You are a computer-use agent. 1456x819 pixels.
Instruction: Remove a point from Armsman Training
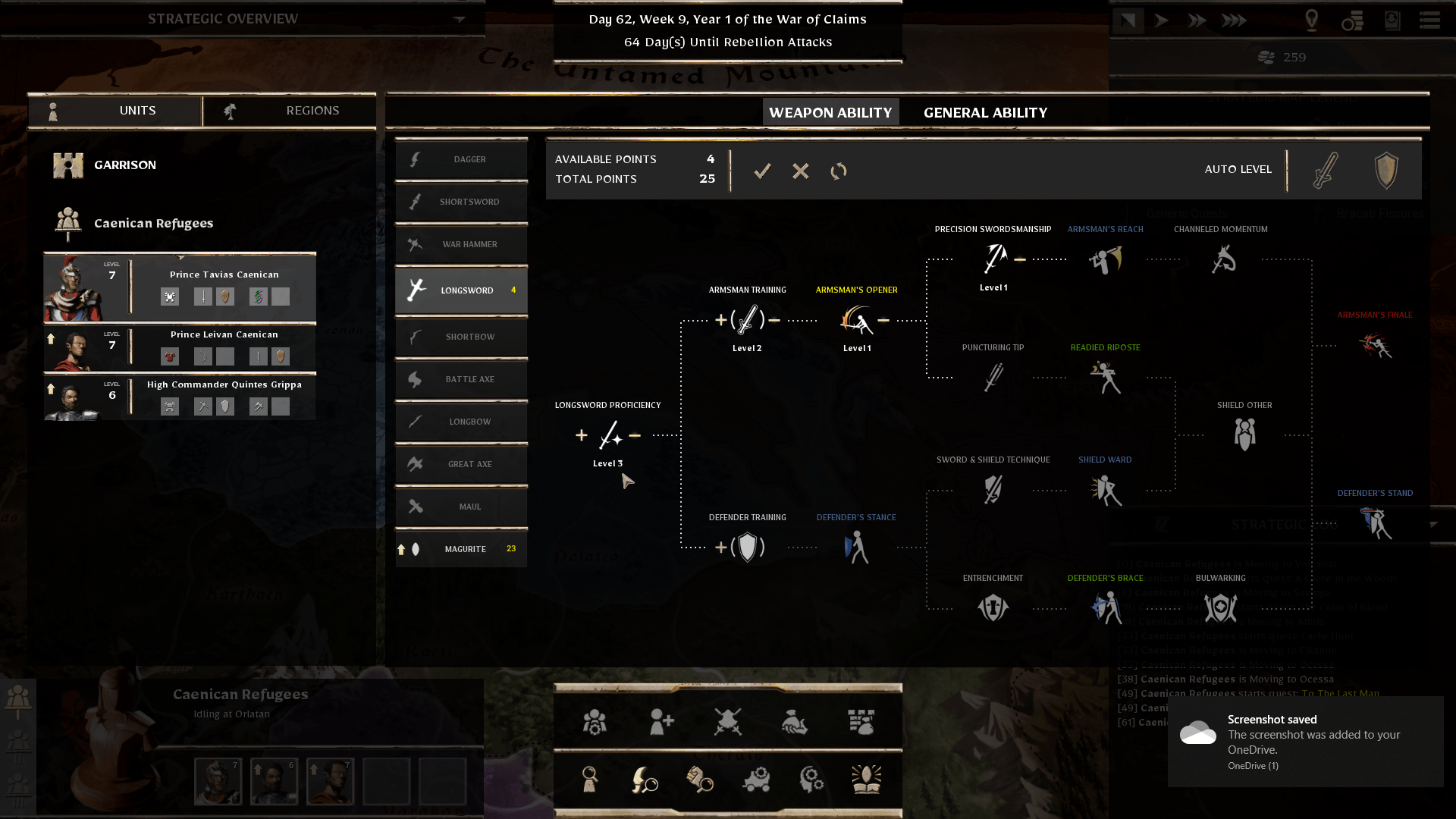[774, 320]
